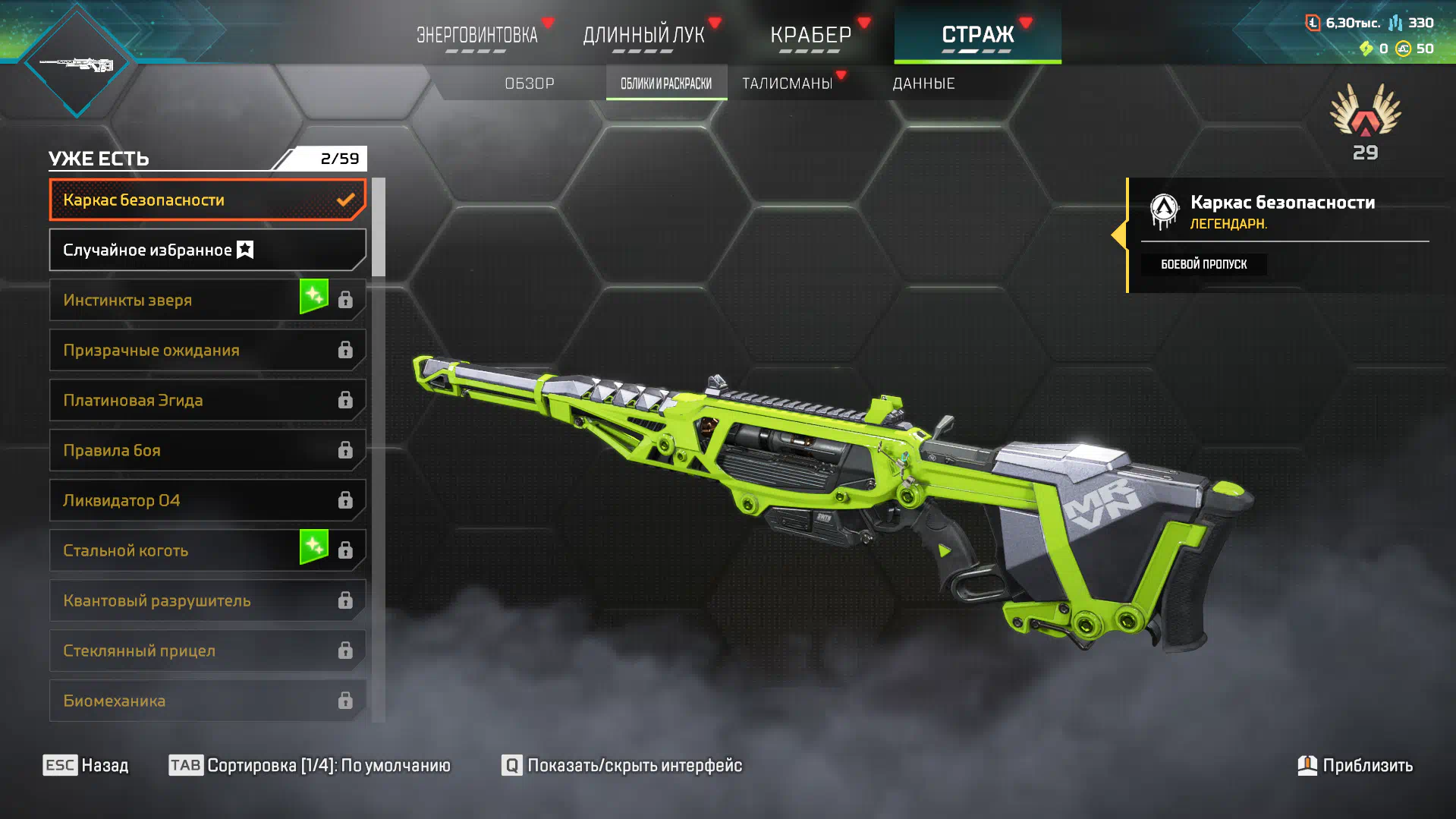Switch to the ЭНЕРГОВИНТОВКА weapon tab
Screen dimensions: 1456x819
476,35
